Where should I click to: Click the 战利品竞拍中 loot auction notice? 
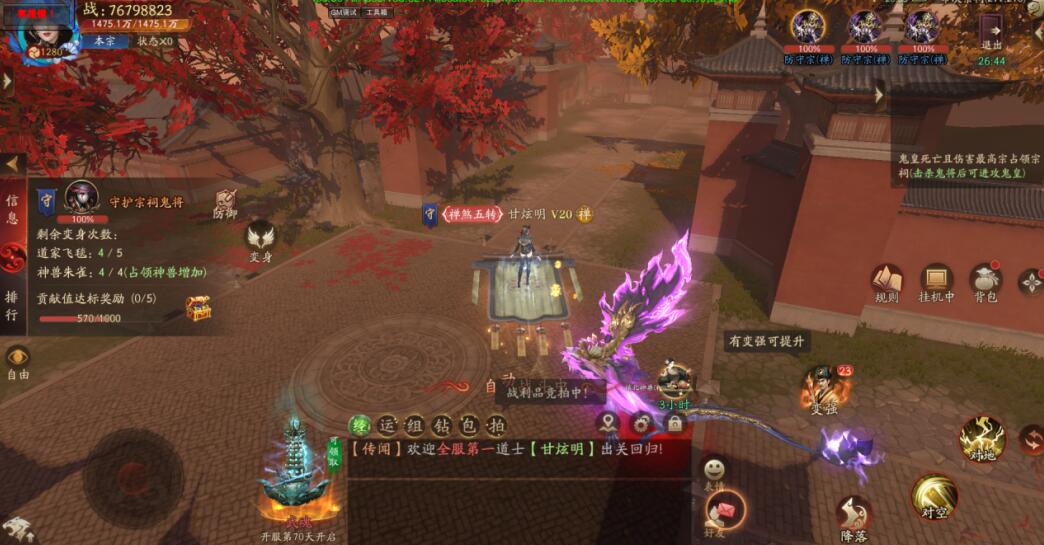[548, 393]
